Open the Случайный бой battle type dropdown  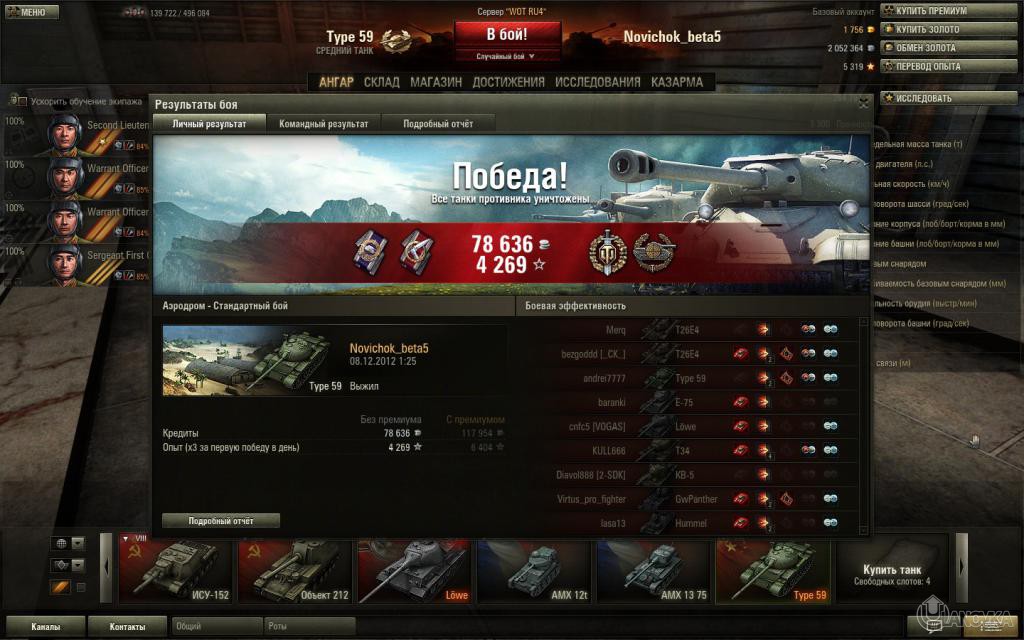(505, 57)
